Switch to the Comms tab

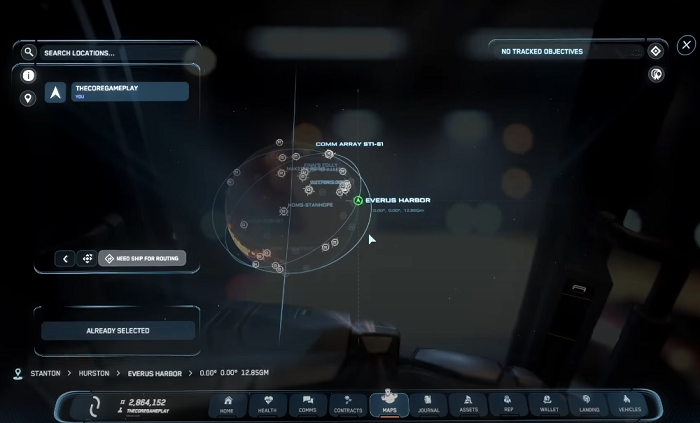click(307, 404)
